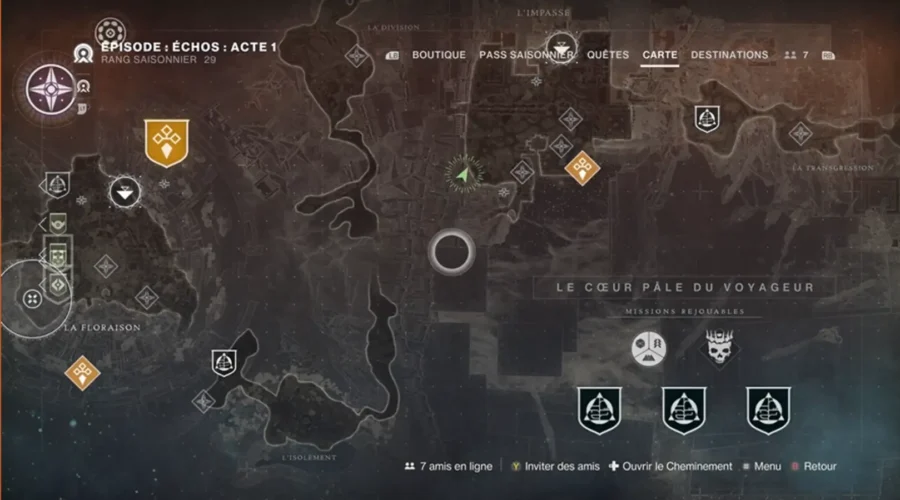
Task: Open the Boutique tab
Action: 438,55
